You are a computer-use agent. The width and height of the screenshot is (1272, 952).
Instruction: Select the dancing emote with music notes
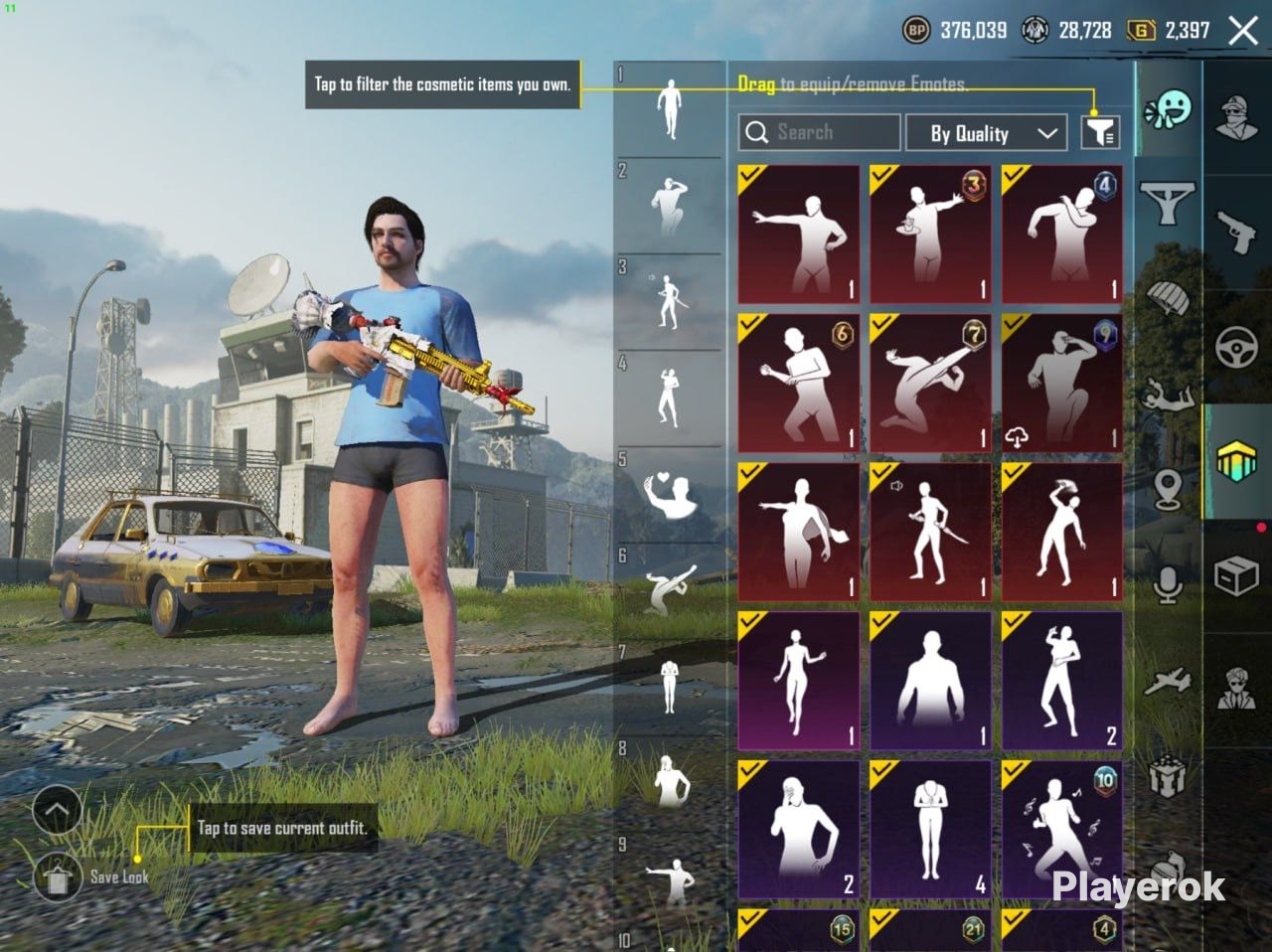click(x=1062, y=830)
